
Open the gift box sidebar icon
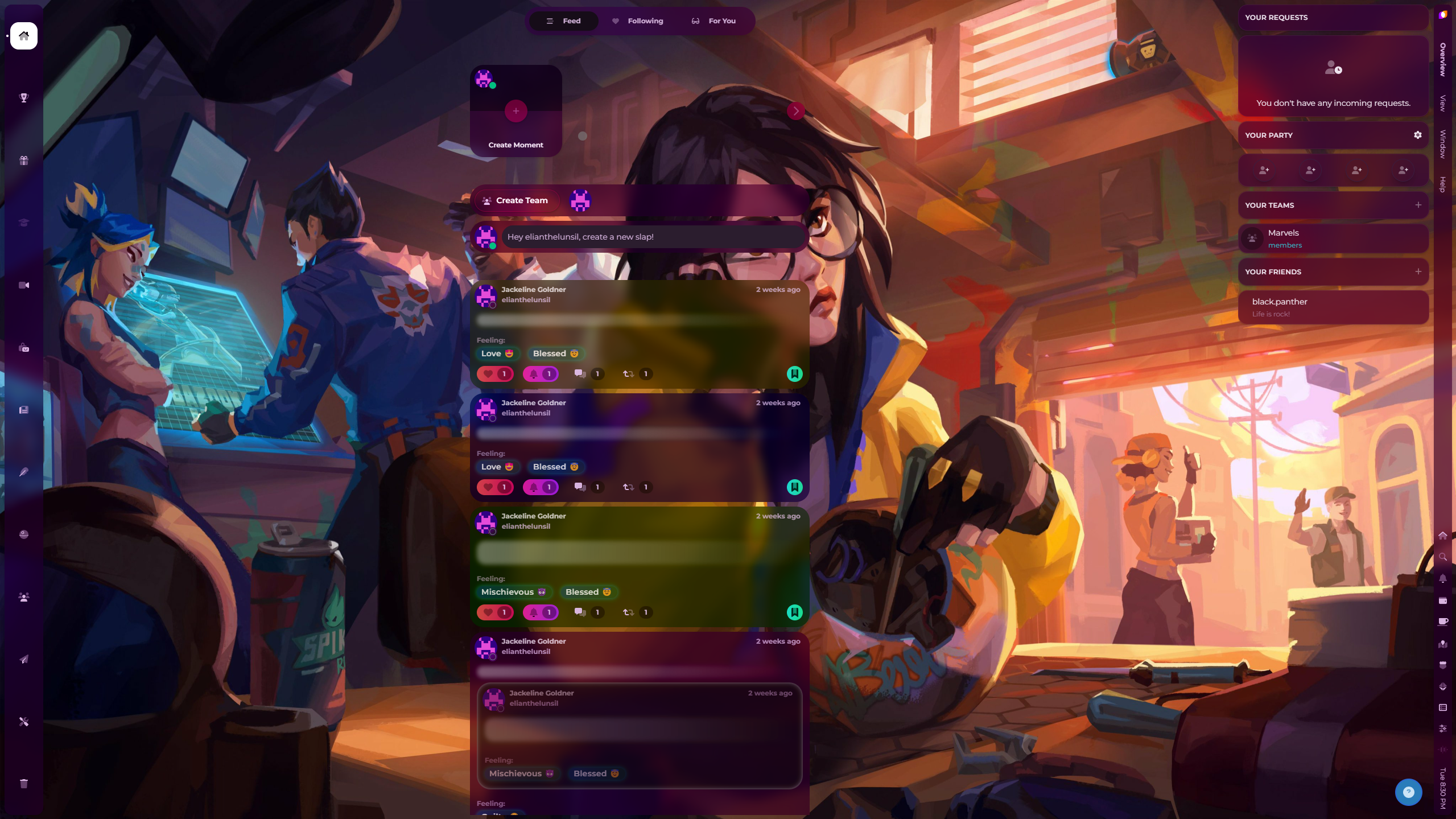coord(24,160)
